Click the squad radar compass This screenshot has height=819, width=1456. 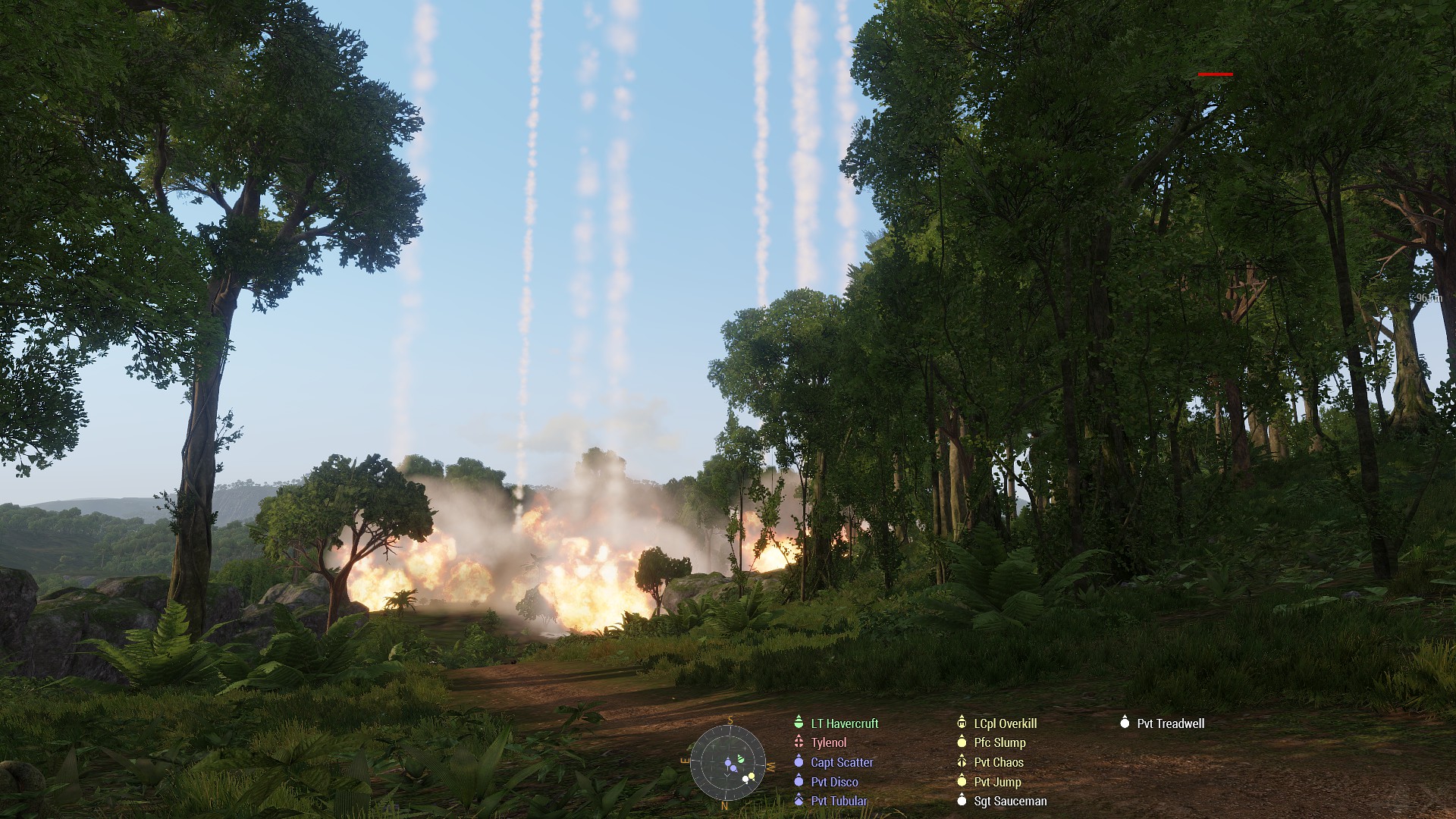[727, 761]
